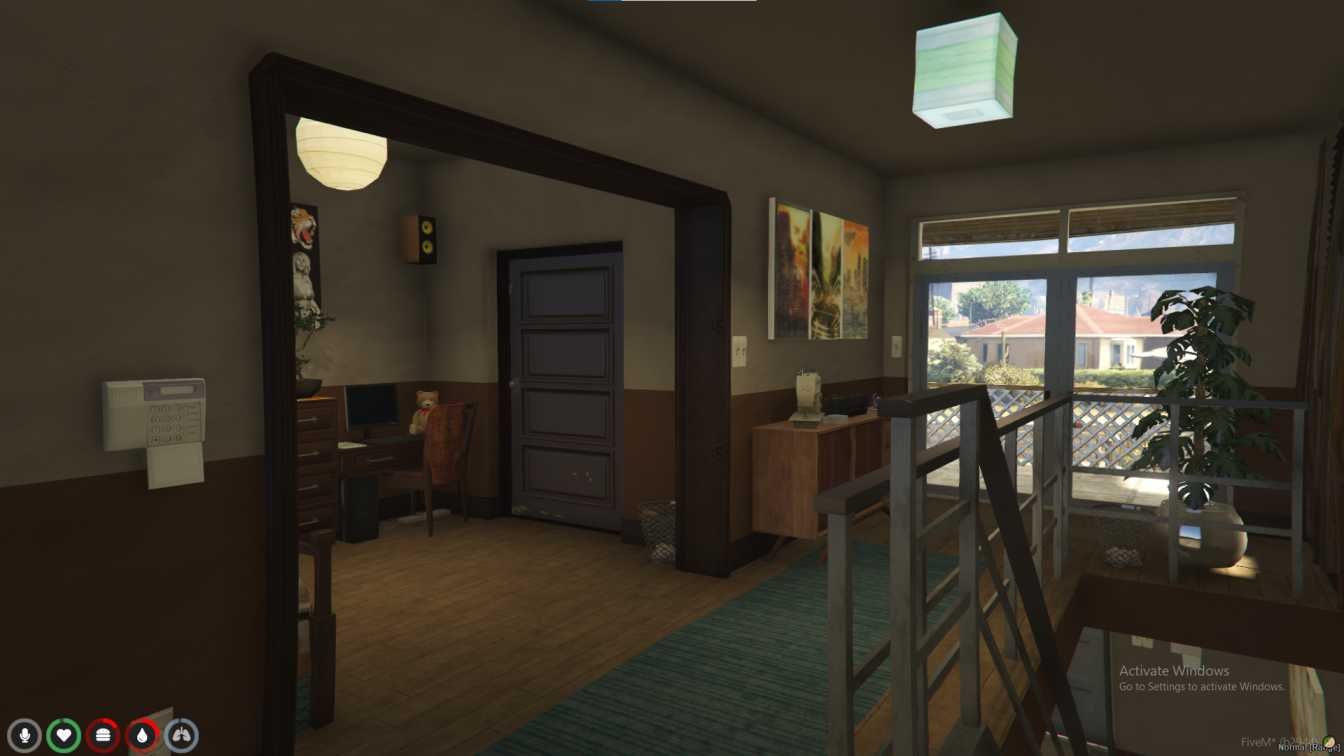Click the paper lantern ceiling lamp
The image size is (1344, 756).
point(341,154)
